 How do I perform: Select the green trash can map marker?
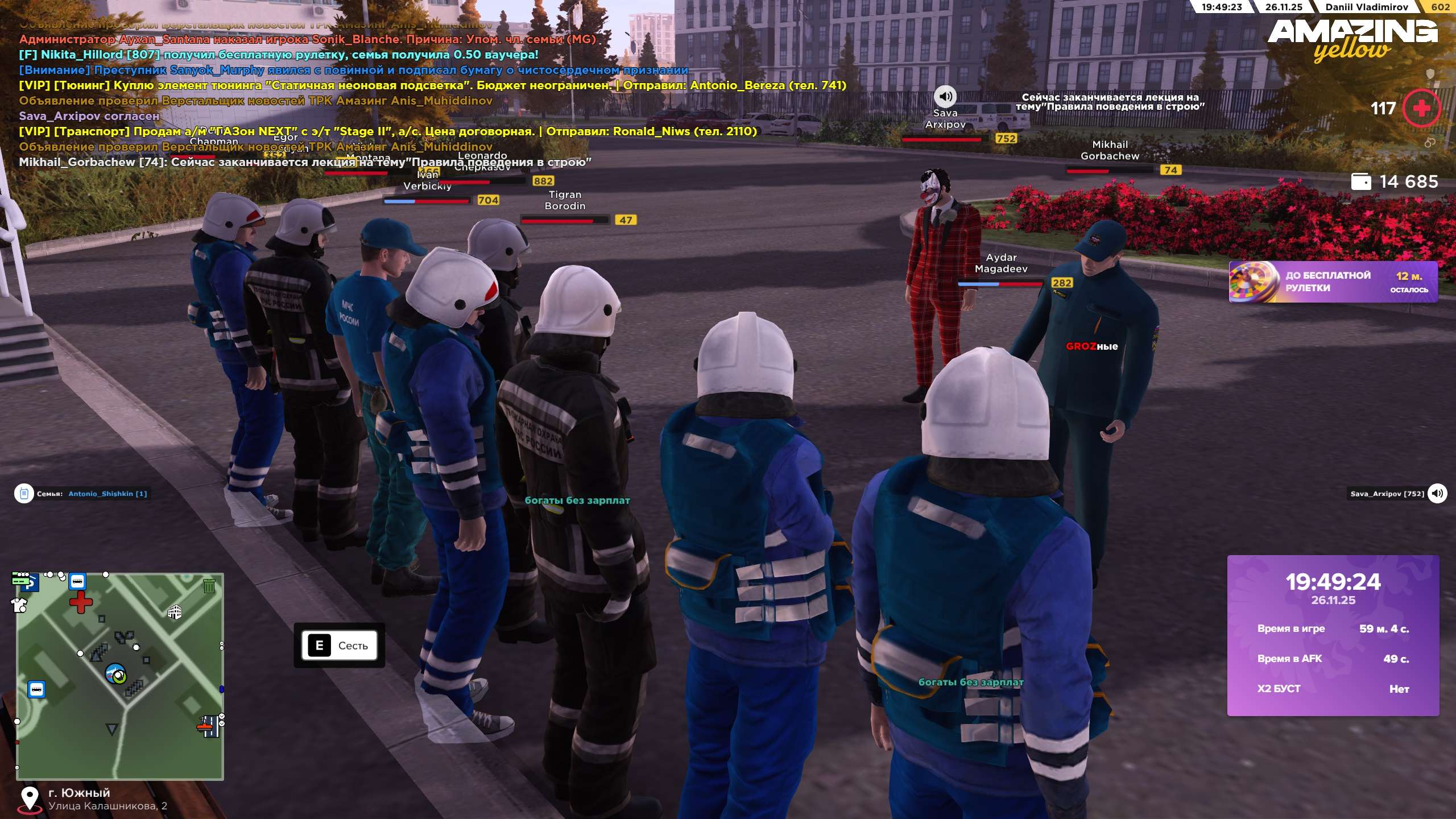click(x=209, y=585)
